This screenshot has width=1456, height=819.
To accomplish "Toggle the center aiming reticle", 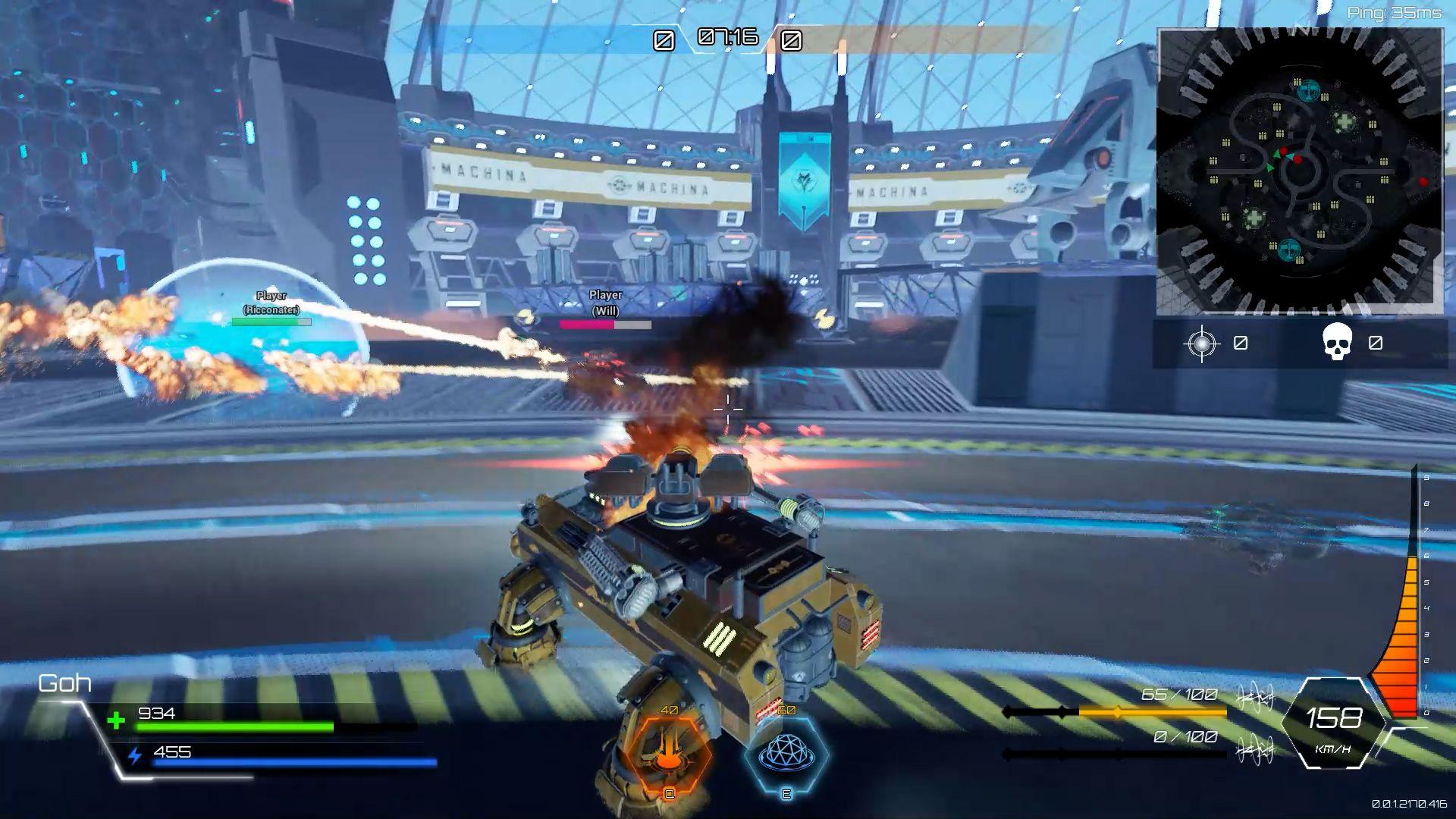I will point(728,409).
